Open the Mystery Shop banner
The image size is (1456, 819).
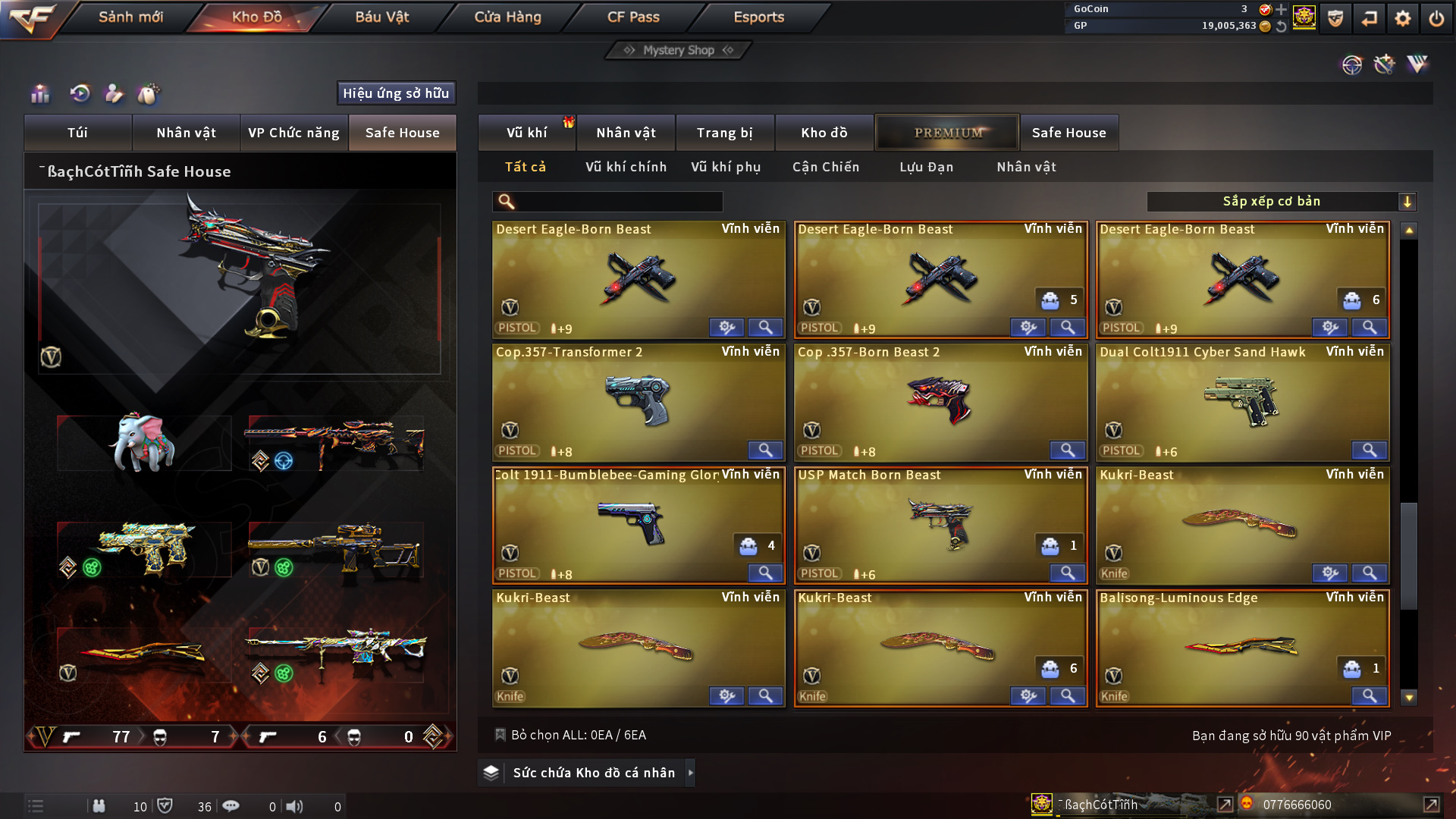tap(678, 50)
